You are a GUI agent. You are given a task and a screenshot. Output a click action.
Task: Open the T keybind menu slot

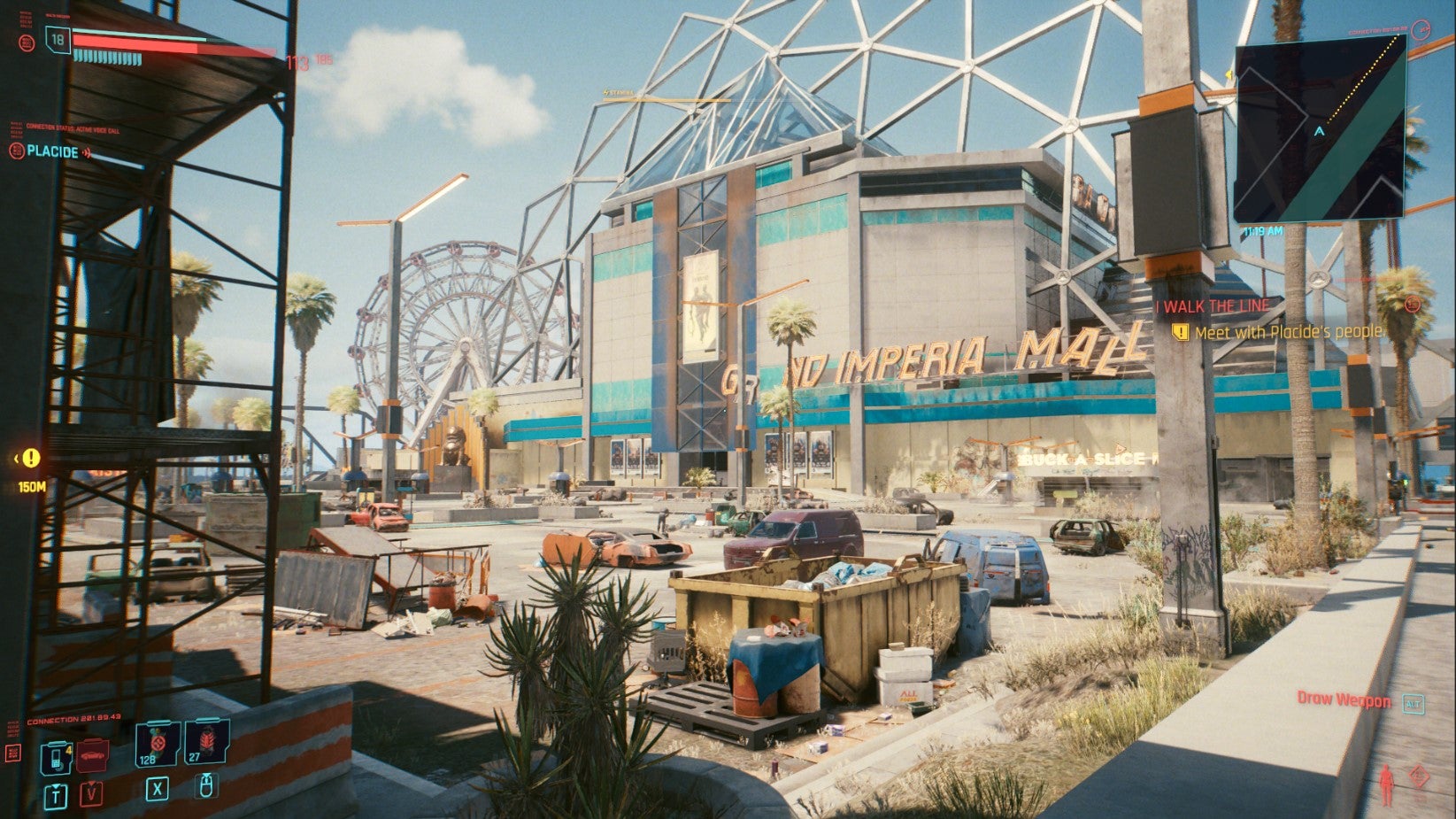point(56,795)
